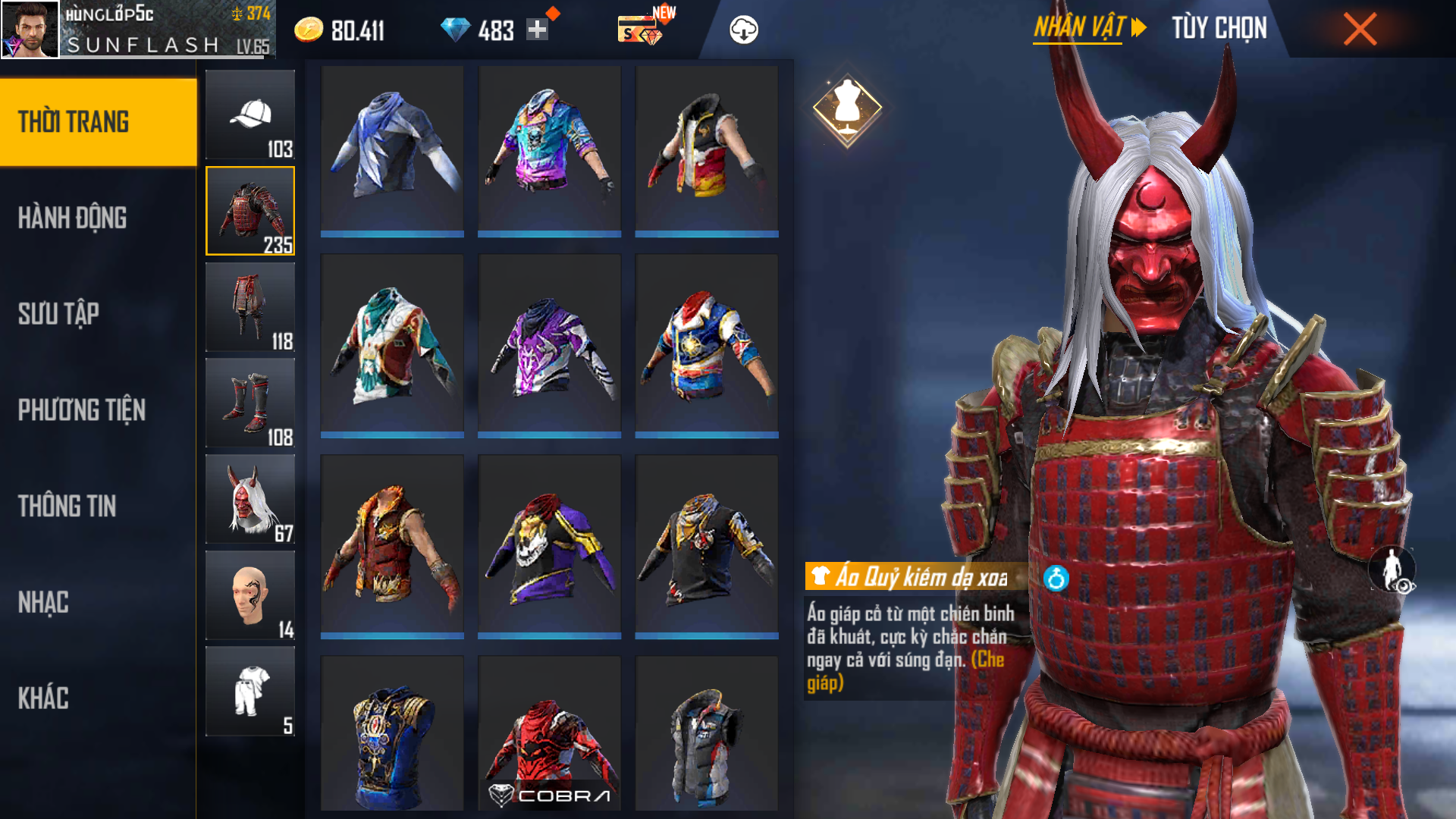
Task: Select the boots shoes category
Action: pos(250,403)
